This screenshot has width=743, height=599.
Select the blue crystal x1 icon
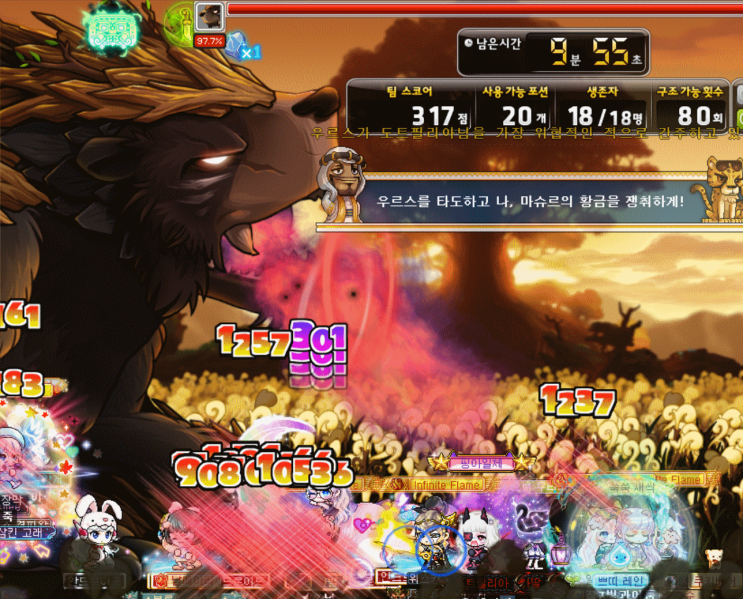240,46
